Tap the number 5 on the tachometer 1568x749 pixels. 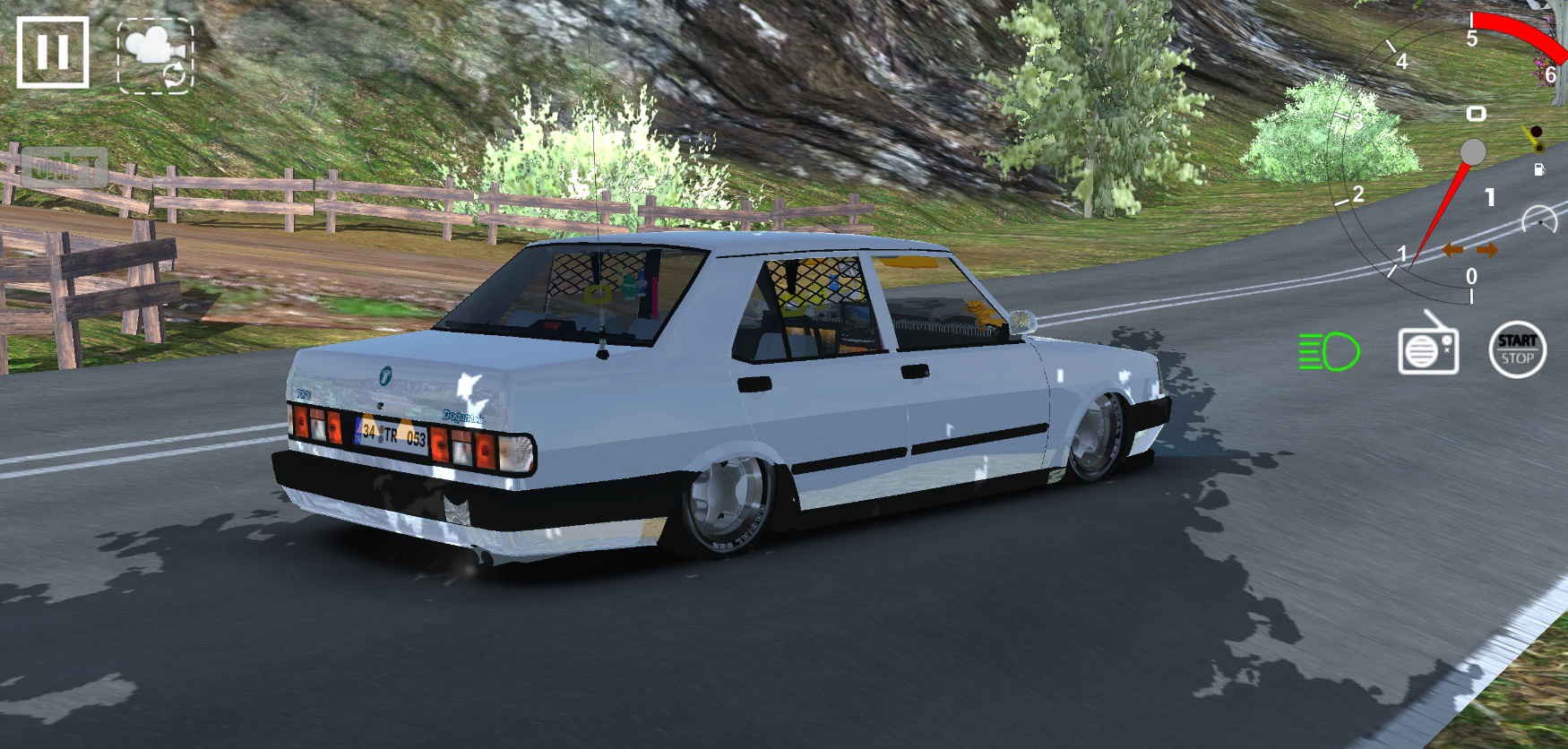pos(1472,36)
